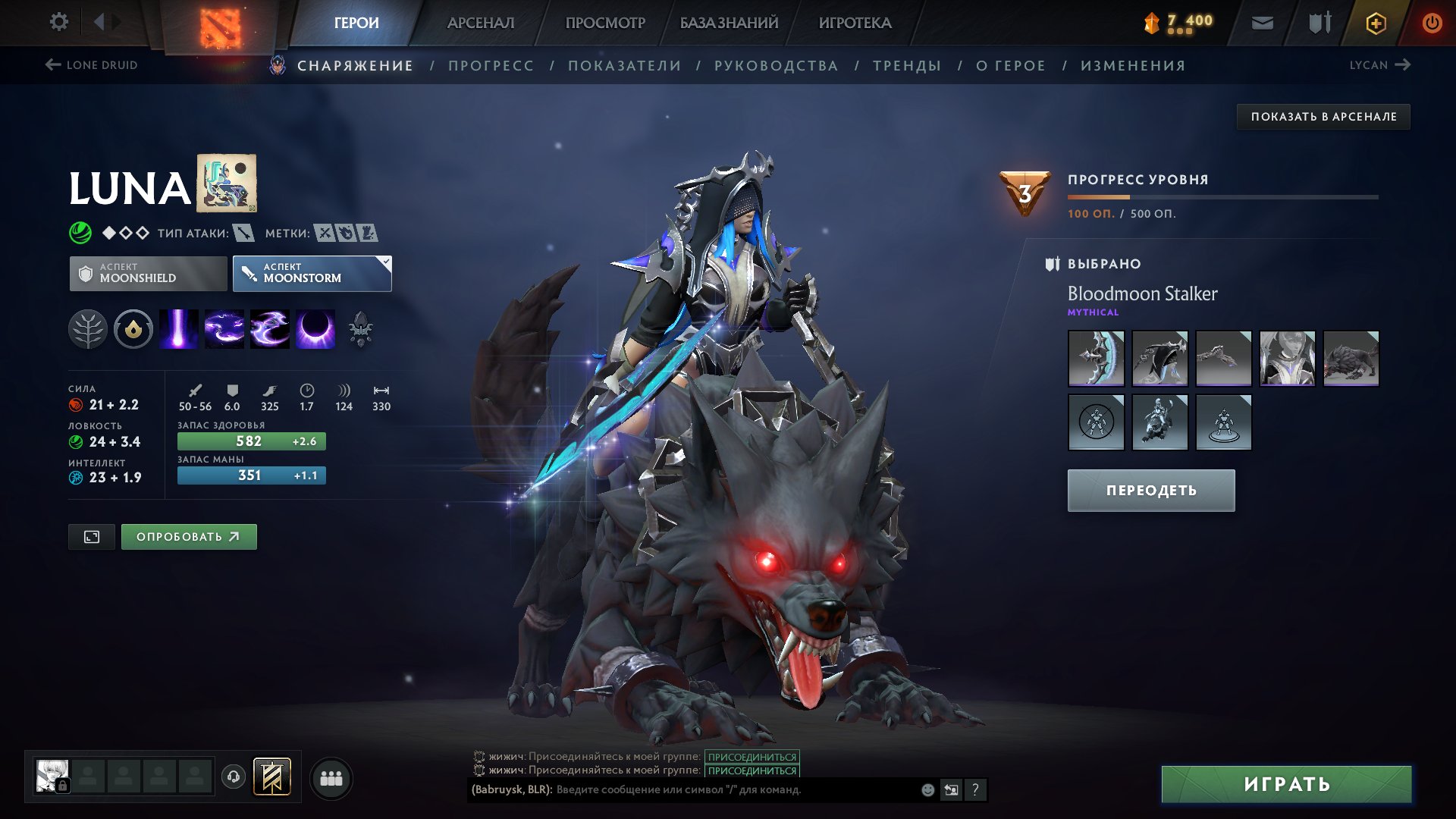This screenshot has height=819, width=1456.
Task: Select the Bloodmoon Stalker glaive thumbnail
Action: tap(1096, 359)
